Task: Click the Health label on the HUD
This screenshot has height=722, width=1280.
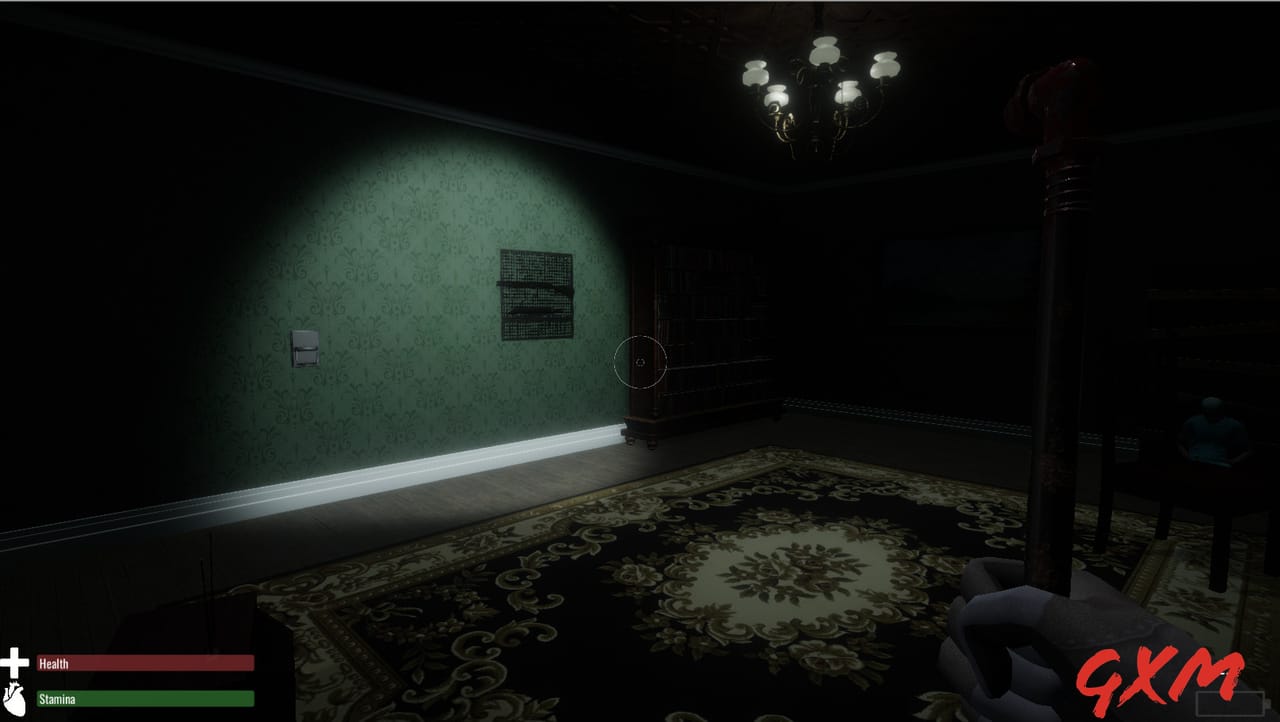Action: [52, 664]
